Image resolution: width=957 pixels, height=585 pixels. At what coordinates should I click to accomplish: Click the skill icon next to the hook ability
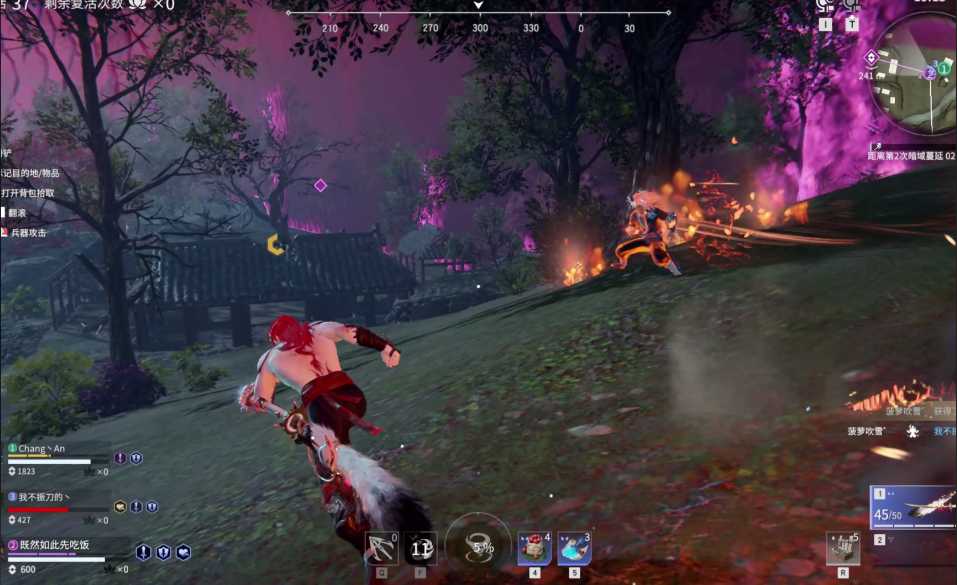[420, 549]
